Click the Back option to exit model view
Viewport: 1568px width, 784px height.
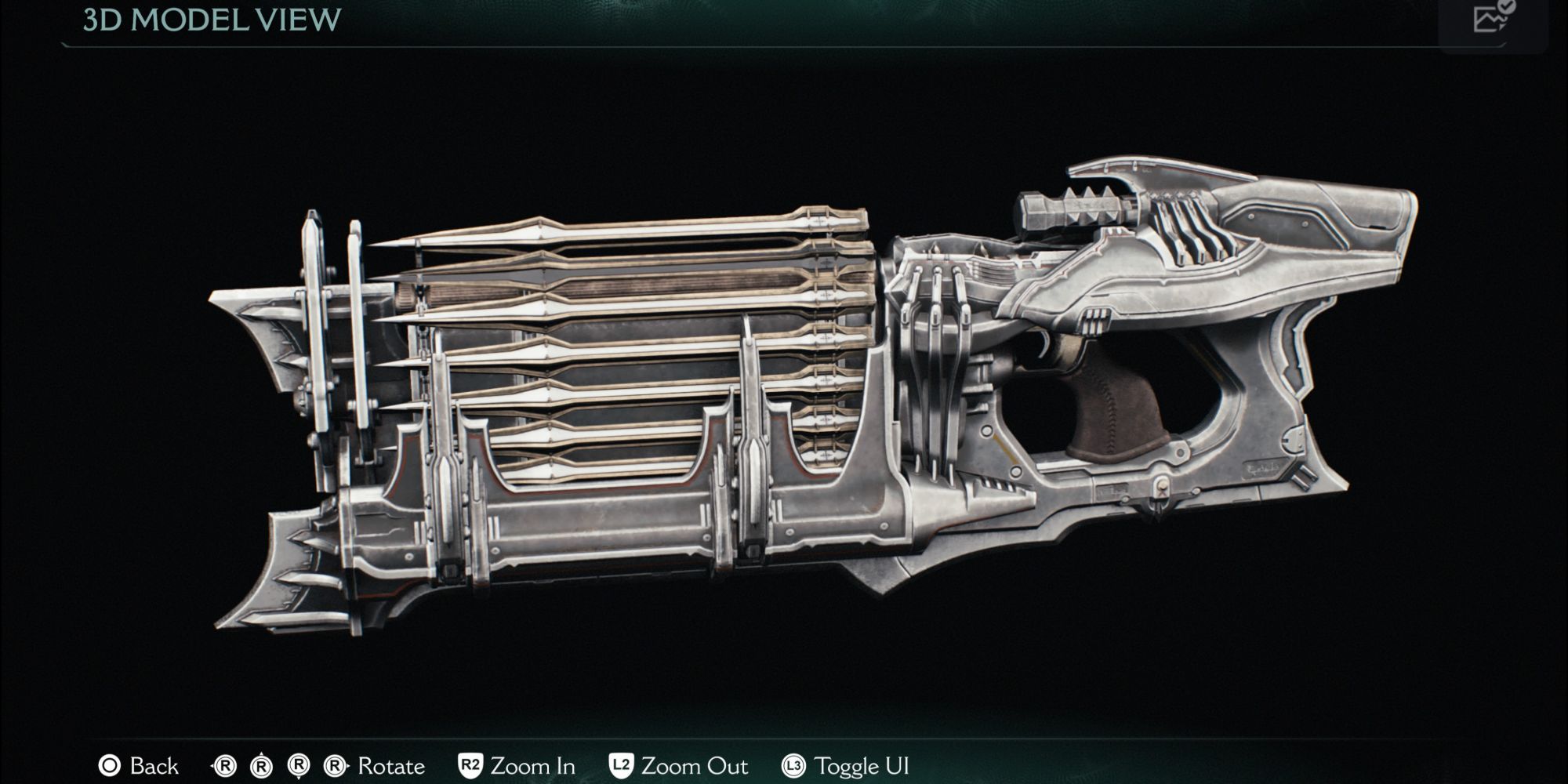click(x=154, y=766)
